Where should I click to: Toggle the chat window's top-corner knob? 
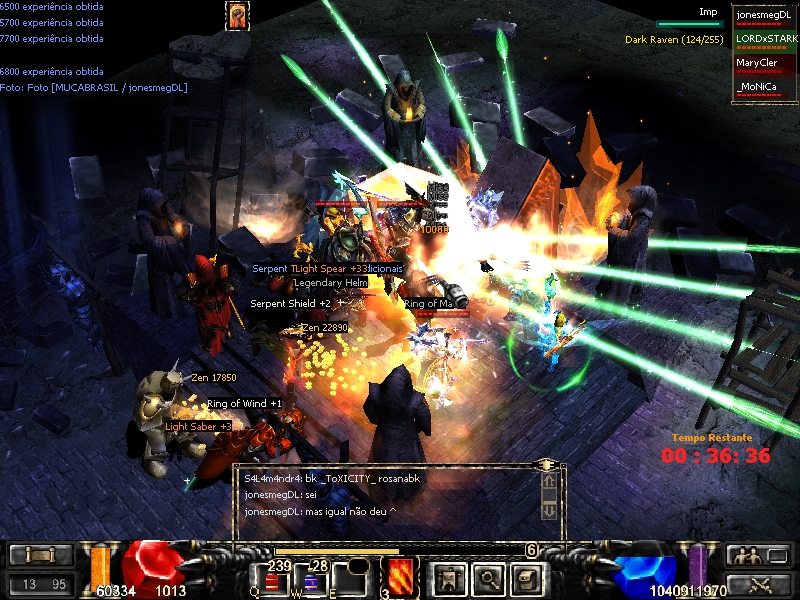click(546, 465)
